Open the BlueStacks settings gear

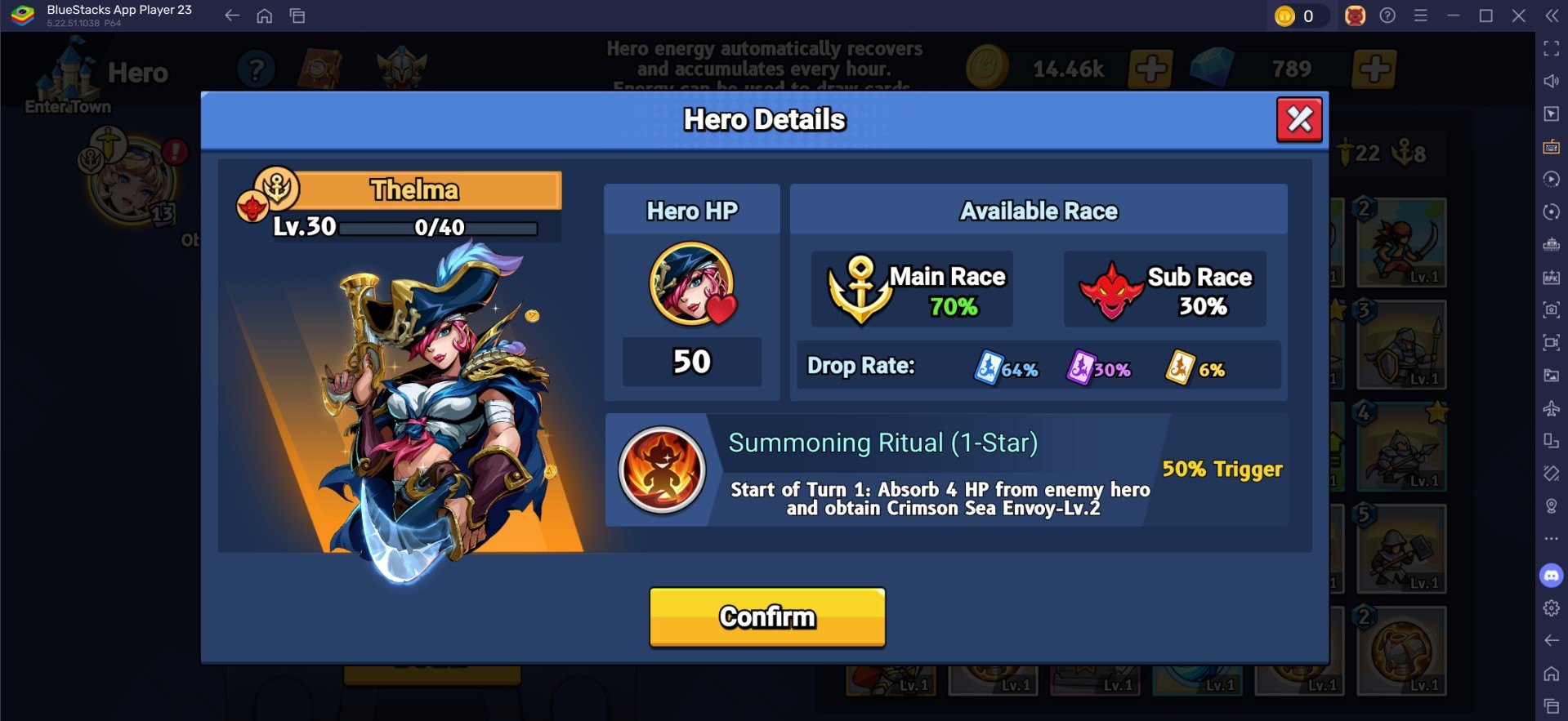(x=1551, y=608)
